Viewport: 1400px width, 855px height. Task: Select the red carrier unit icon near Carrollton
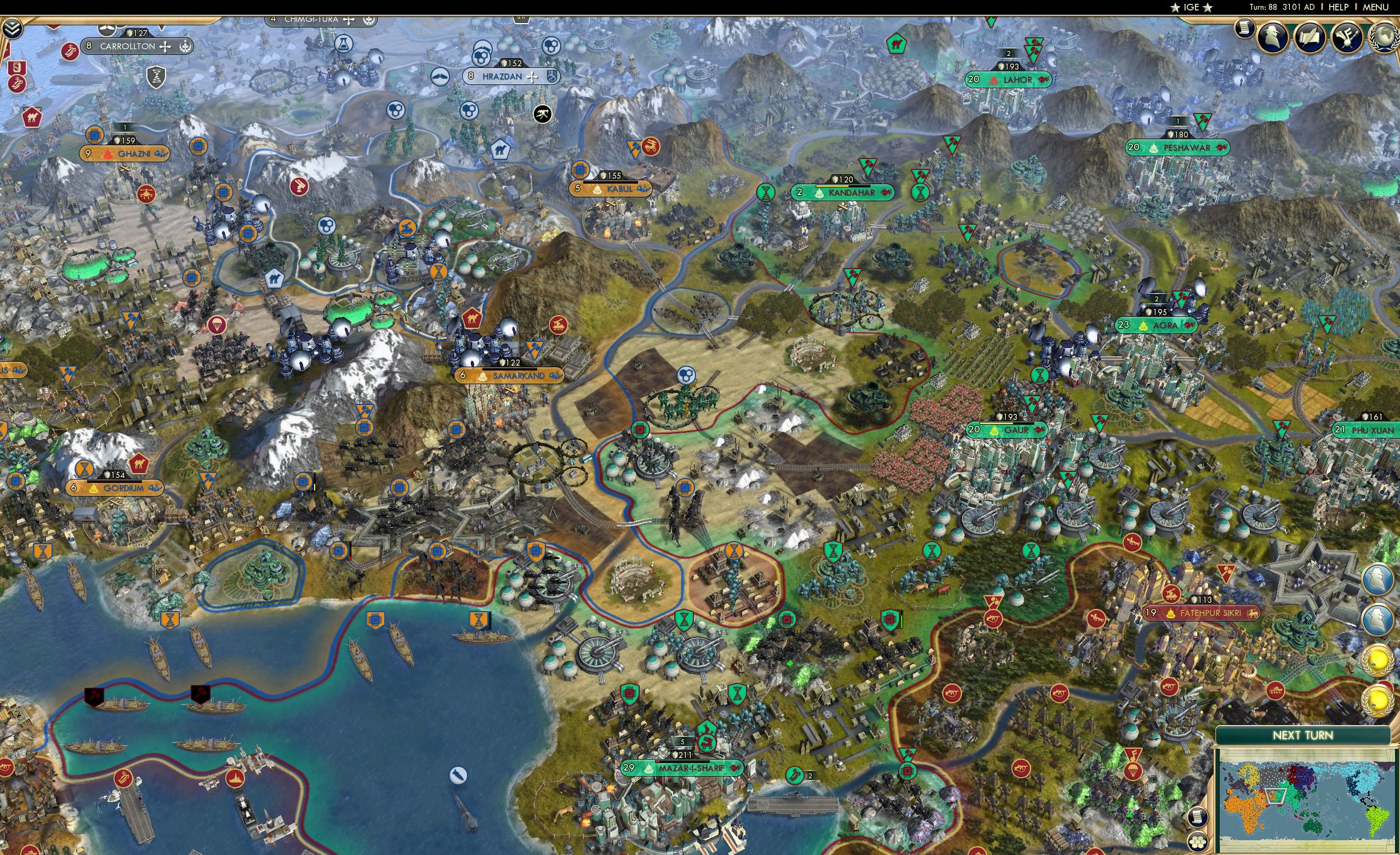point(71,52)
